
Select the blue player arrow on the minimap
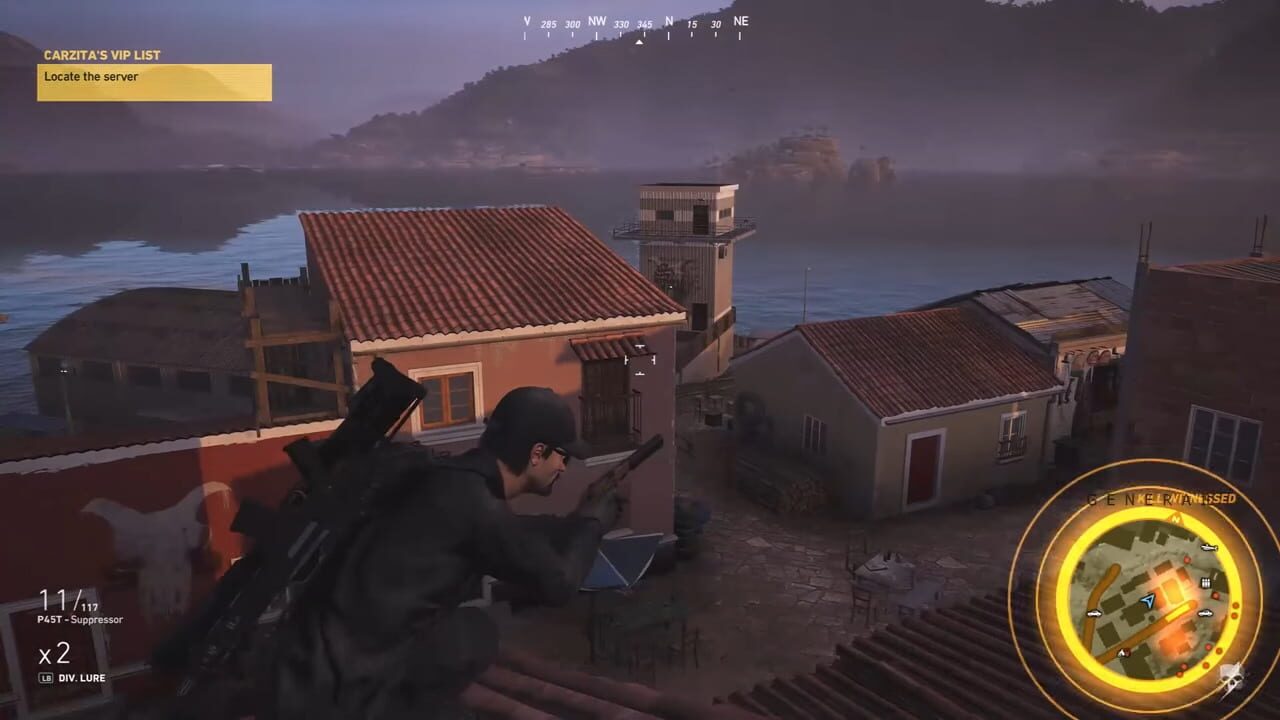coord(1148,601)
